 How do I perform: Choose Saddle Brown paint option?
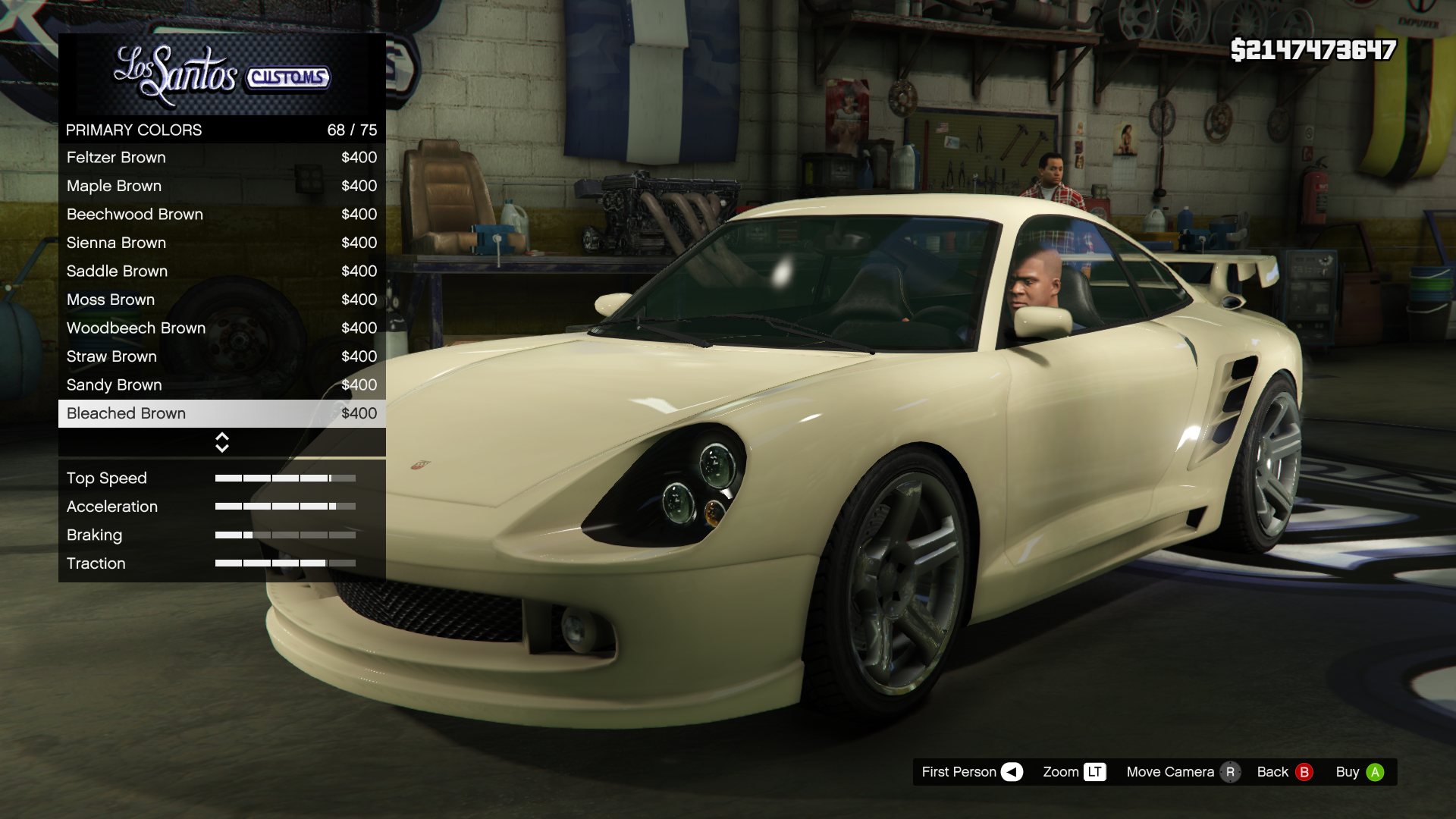tap(221, 271)
